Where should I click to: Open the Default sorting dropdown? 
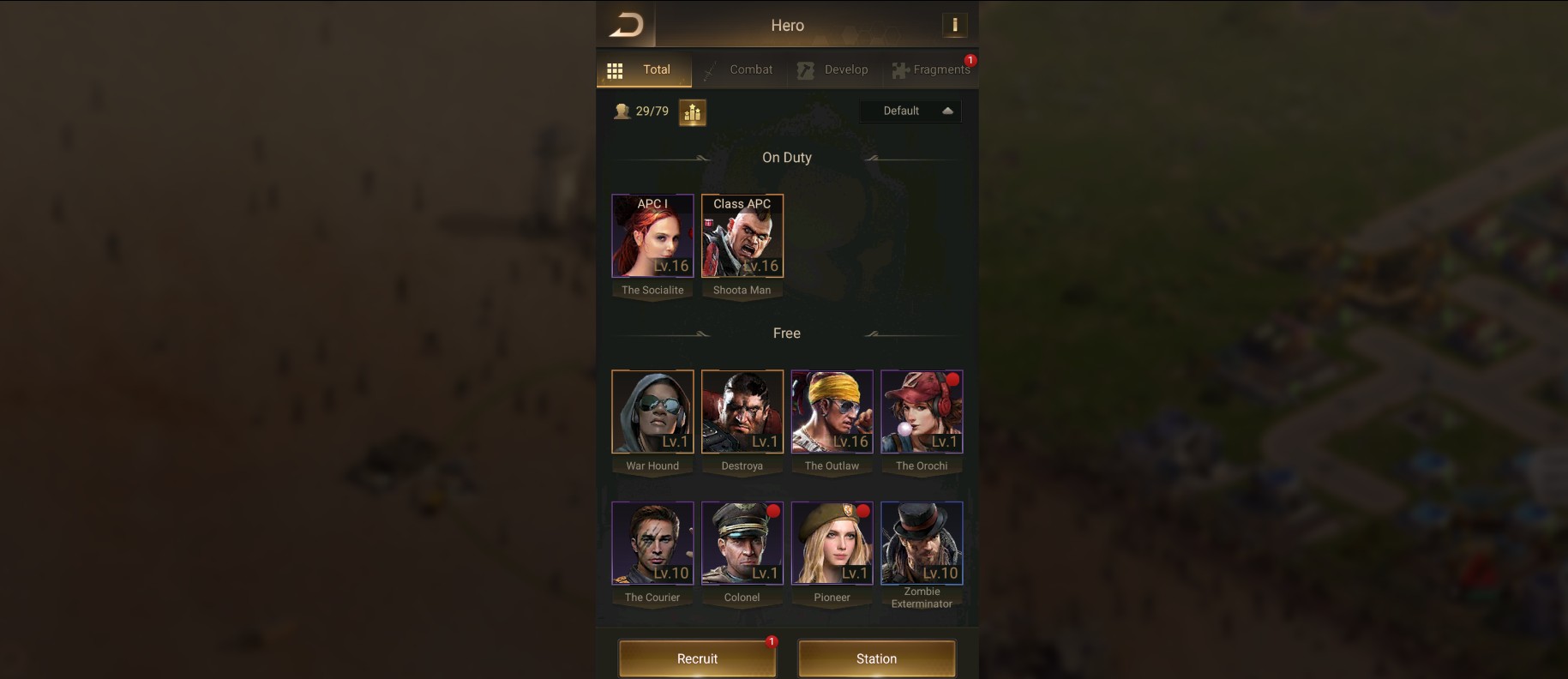click(910, 111)
